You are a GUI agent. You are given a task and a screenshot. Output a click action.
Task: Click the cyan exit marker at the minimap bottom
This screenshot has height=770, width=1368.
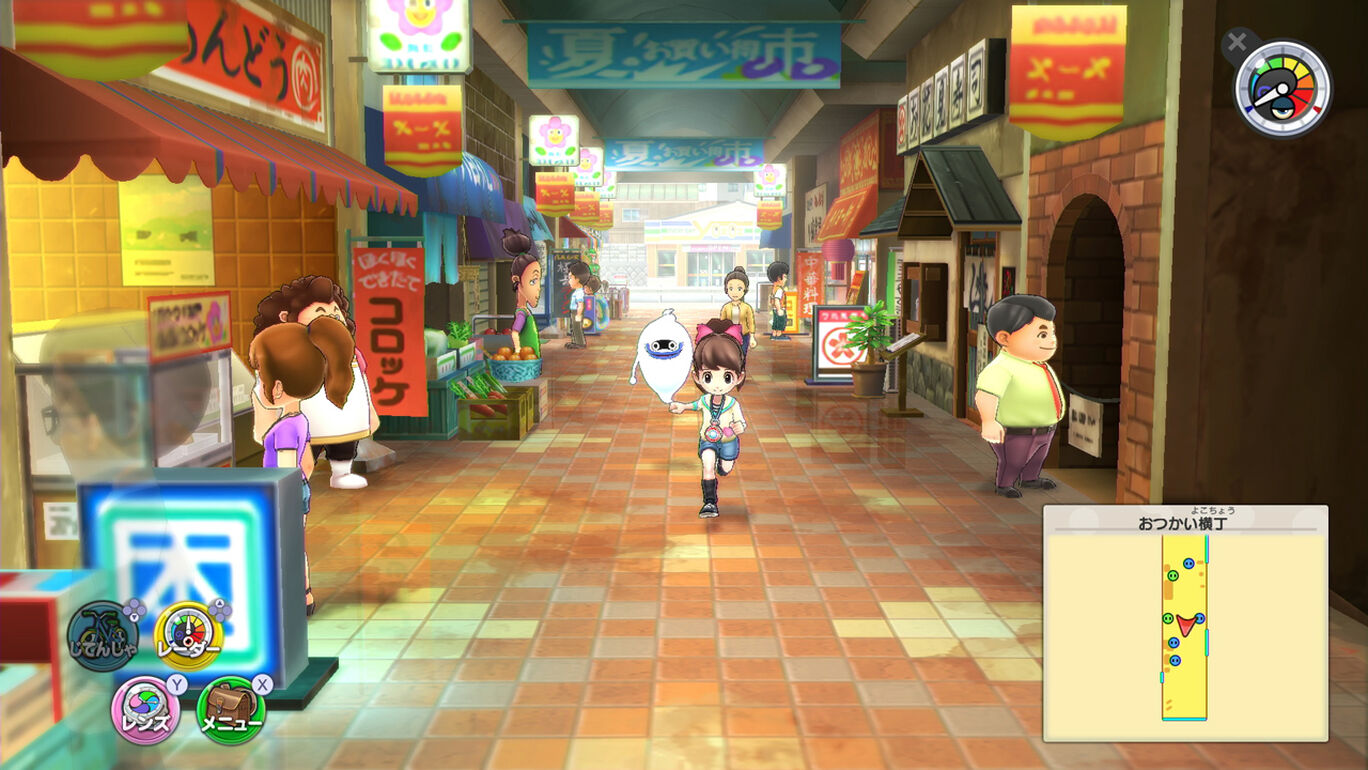(1183, 720)
